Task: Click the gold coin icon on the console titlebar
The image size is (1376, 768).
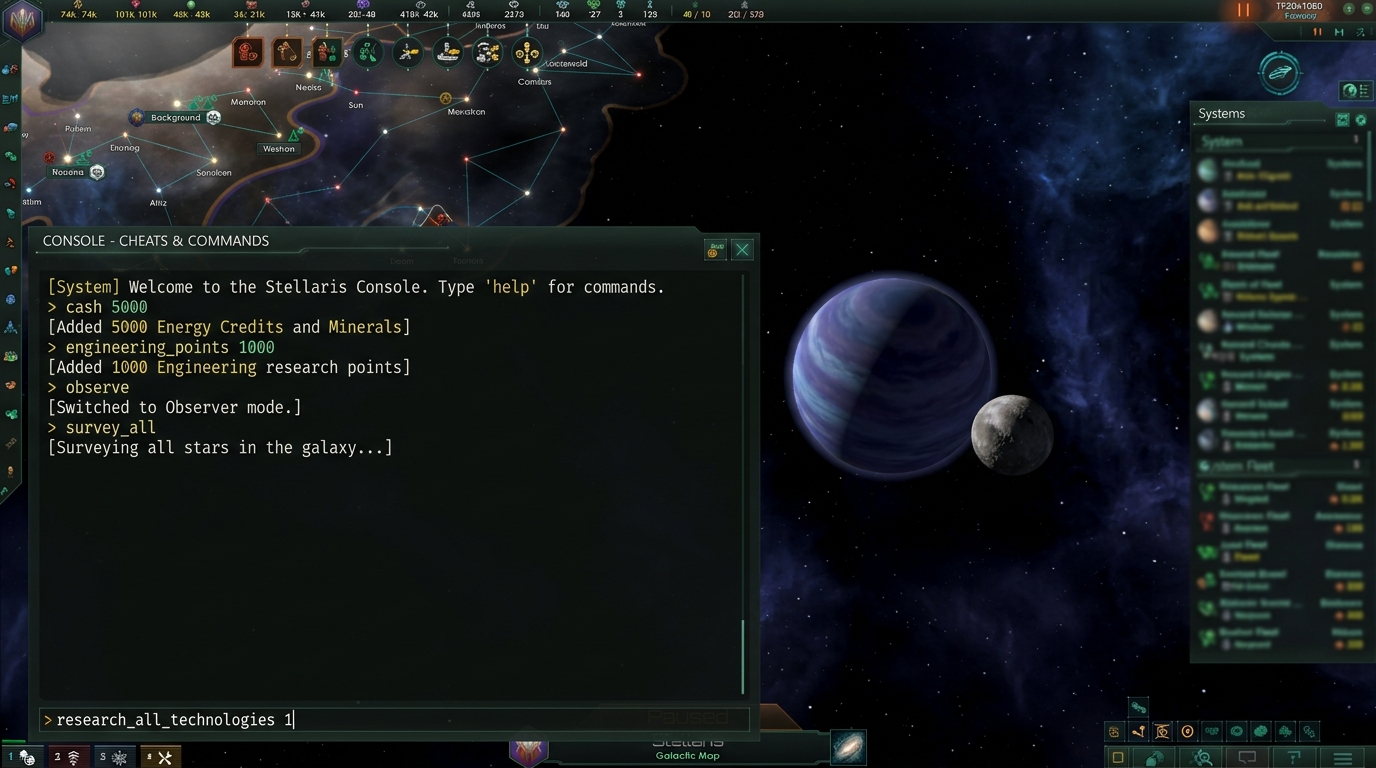Action: click(x=713, y=250)
